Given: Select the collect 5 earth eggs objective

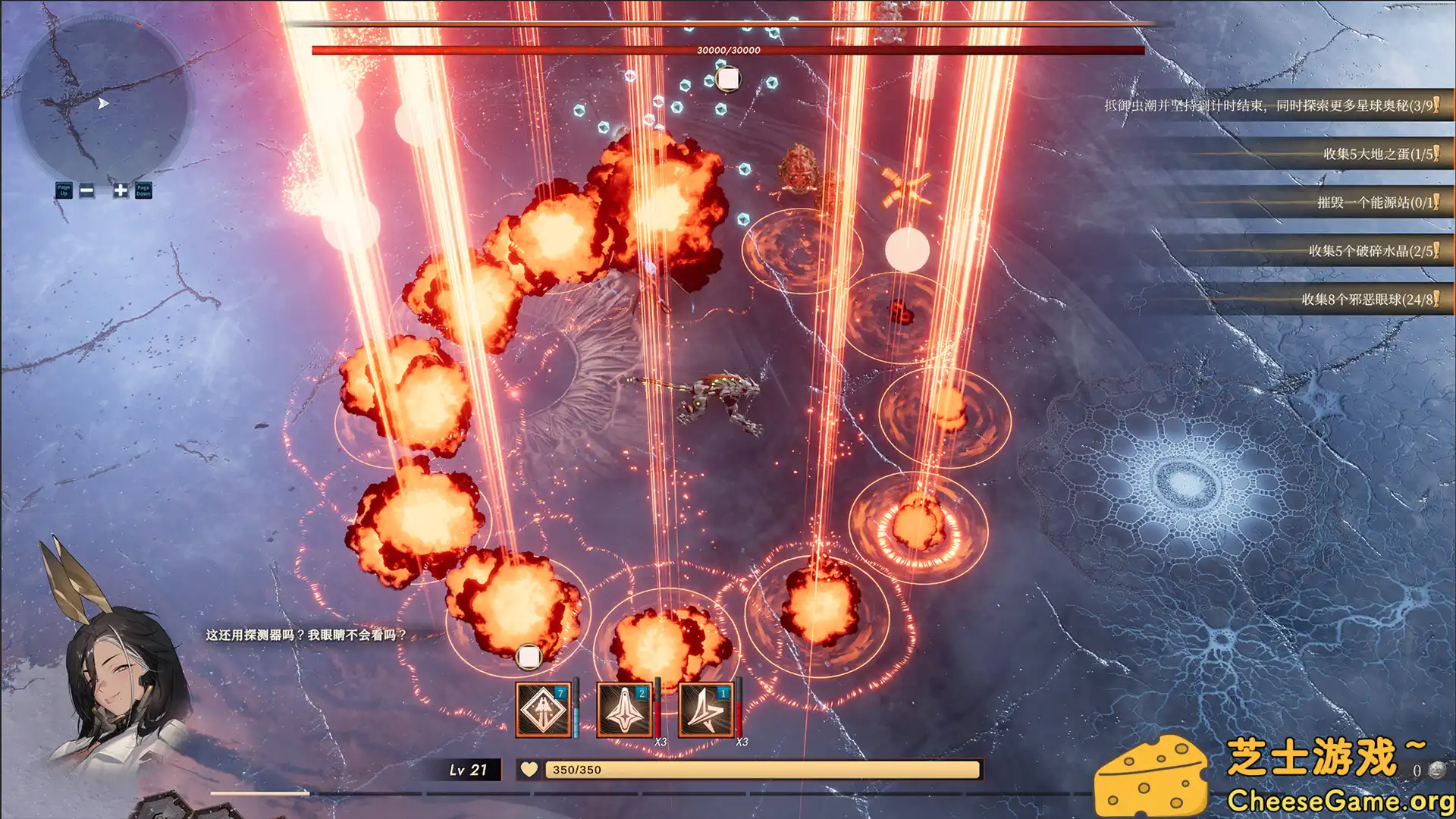Looking at the screenshot, I should 1379,154.
